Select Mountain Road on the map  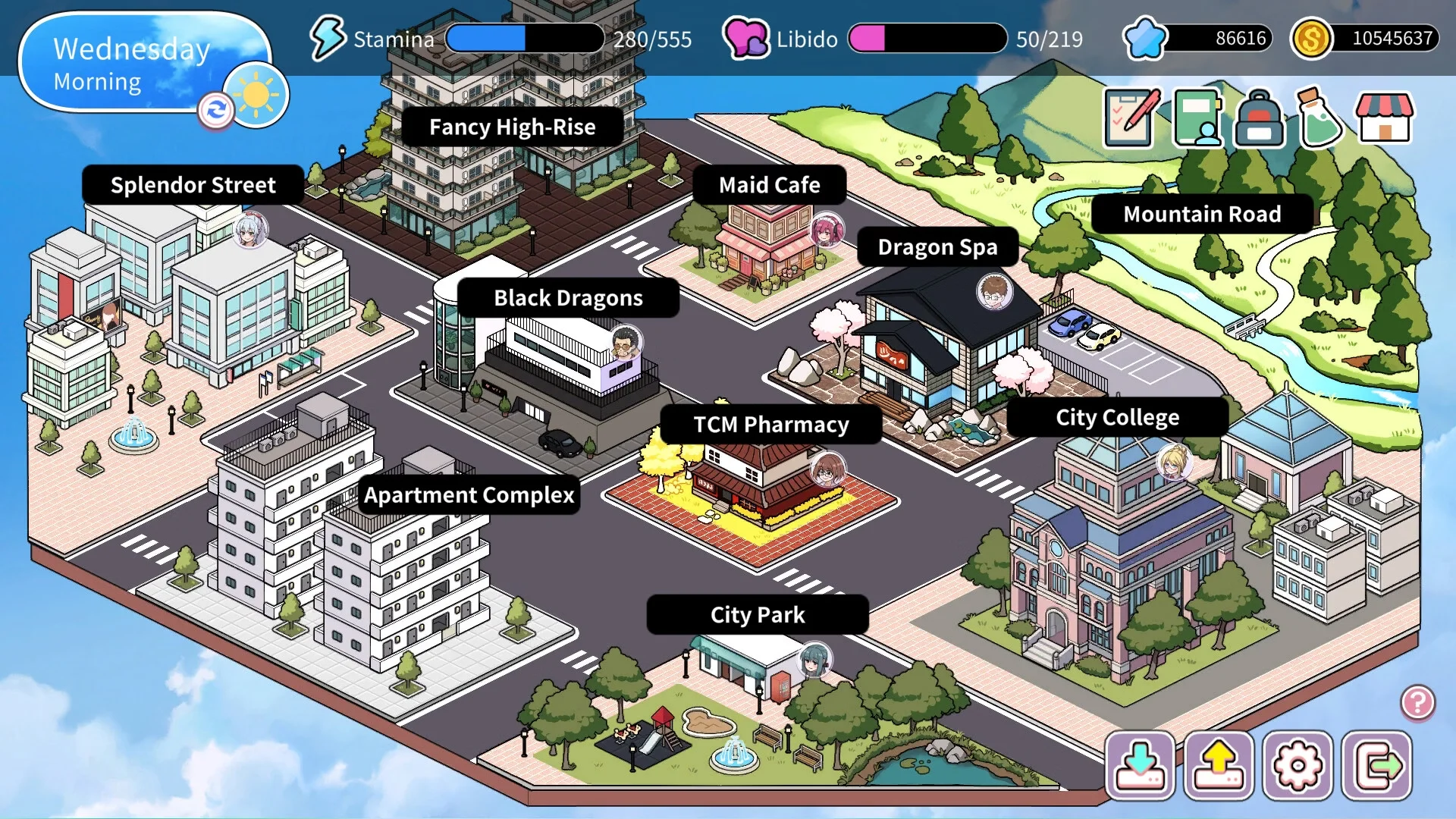(x=1201, y=214)
